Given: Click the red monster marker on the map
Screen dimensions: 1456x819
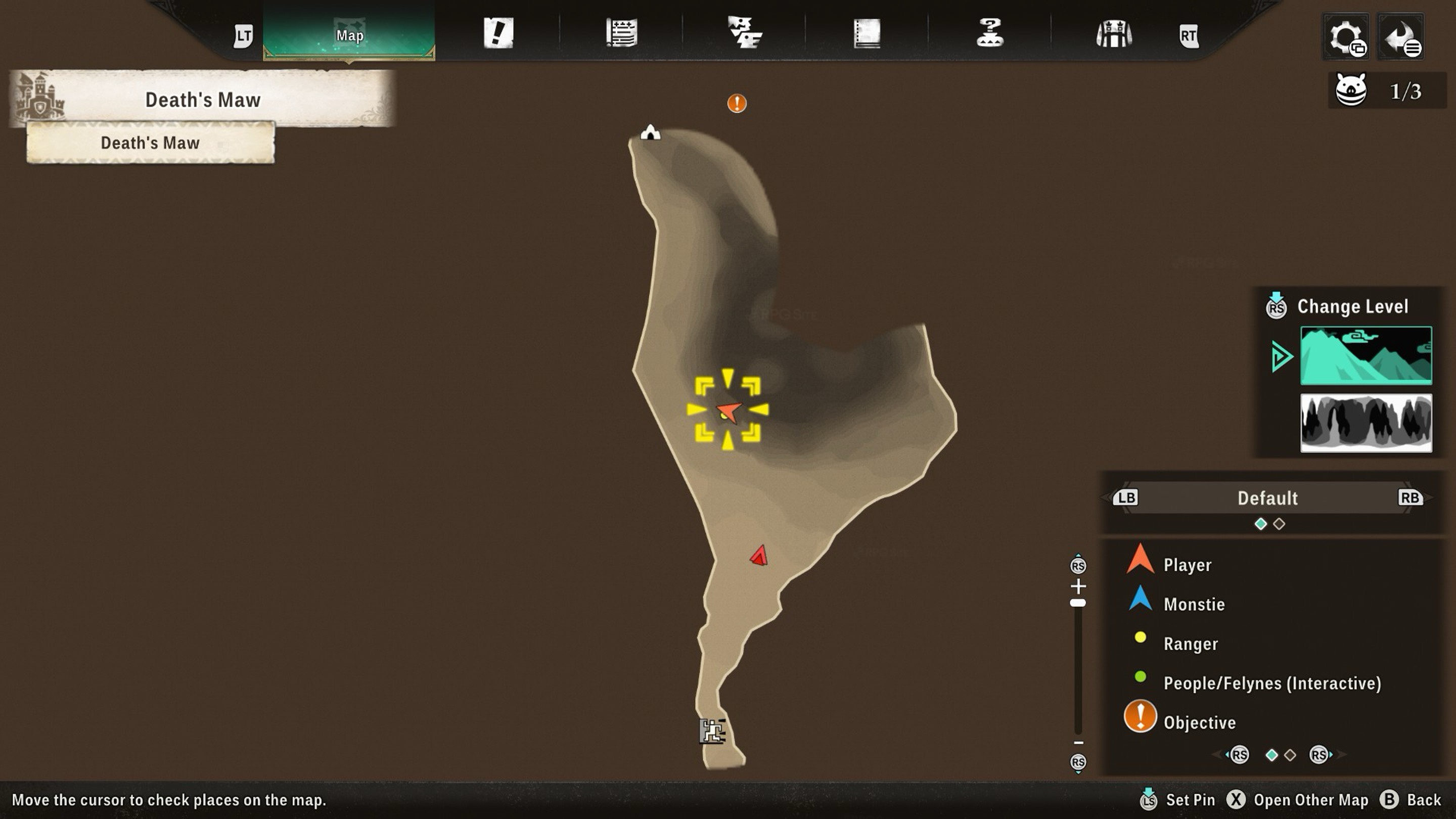Looking at the screenshot, I should (759, 556).
